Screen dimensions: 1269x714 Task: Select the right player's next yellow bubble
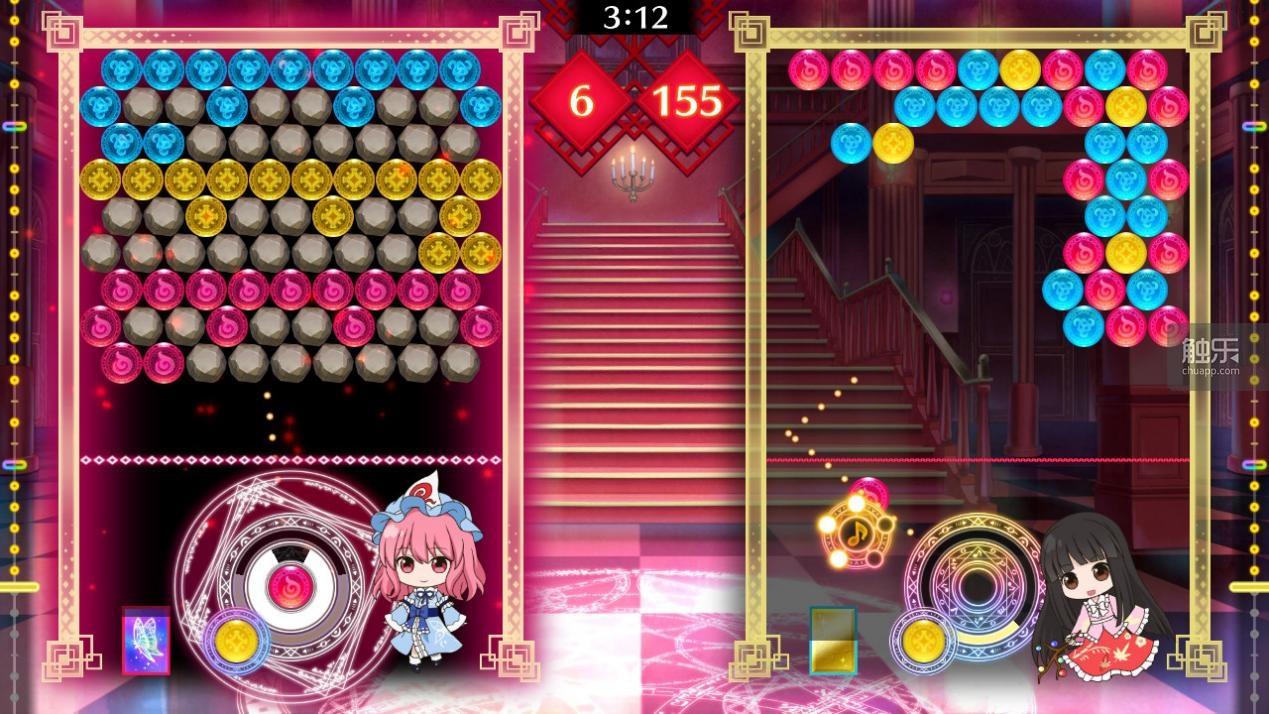tap(926, 637)
